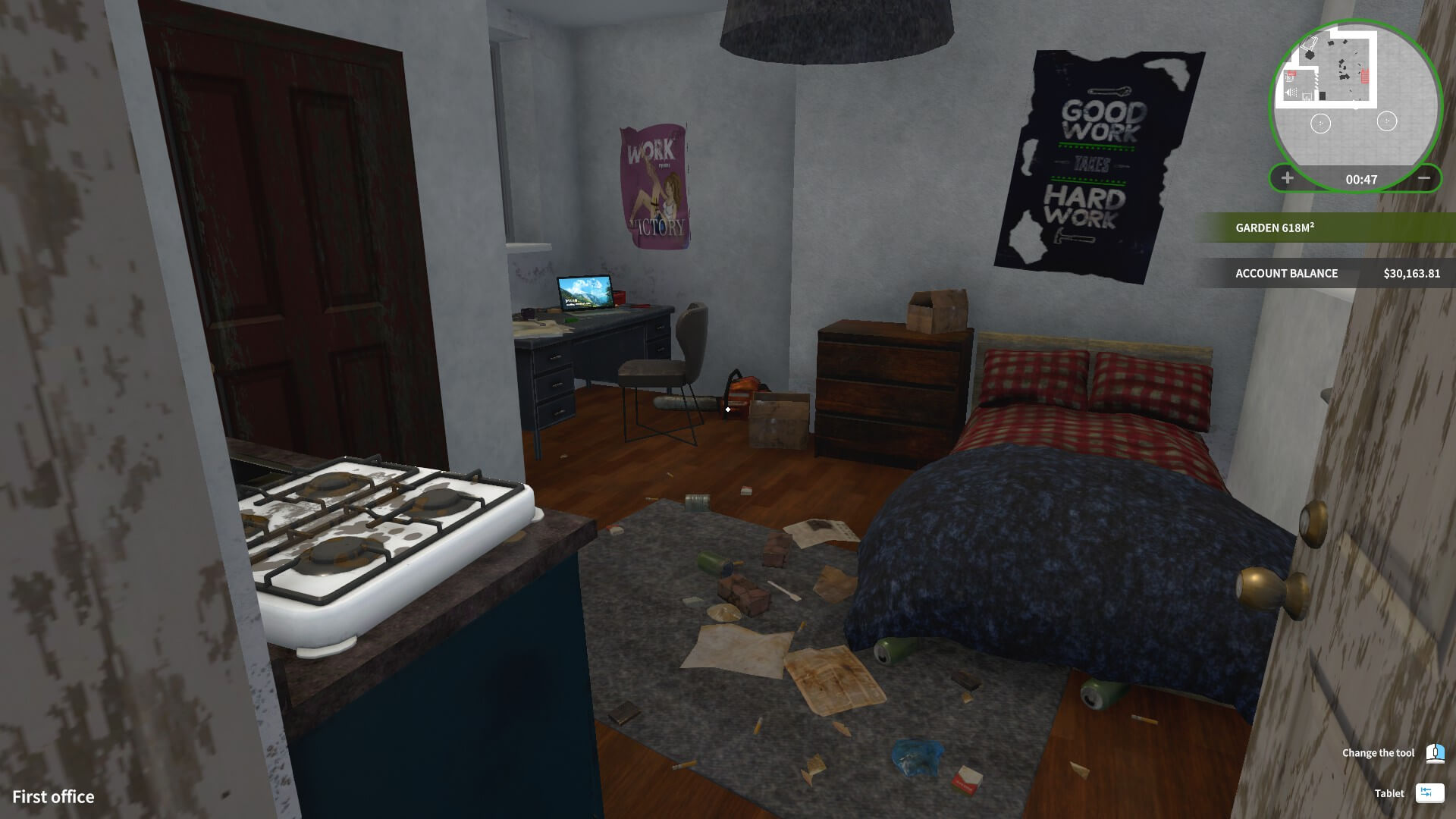The image size is (1456, 819).
Task: Zoom out the minimap with the minus button
Action: [1425, 178]
